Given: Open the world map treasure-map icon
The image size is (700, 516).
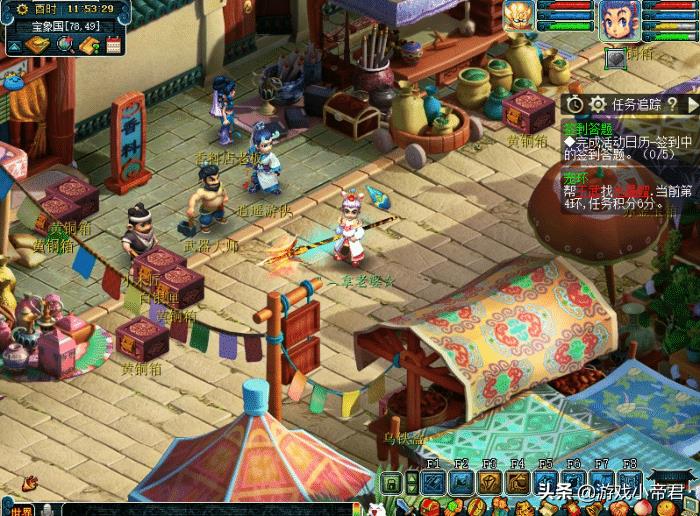Looking at the screenshot, I should tap(37, 45).
